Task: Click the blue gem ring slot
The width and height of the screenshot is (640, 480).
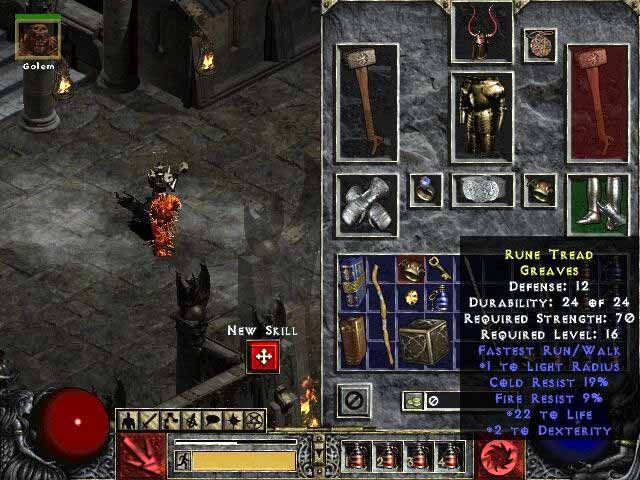Action: tap(426, 189)
